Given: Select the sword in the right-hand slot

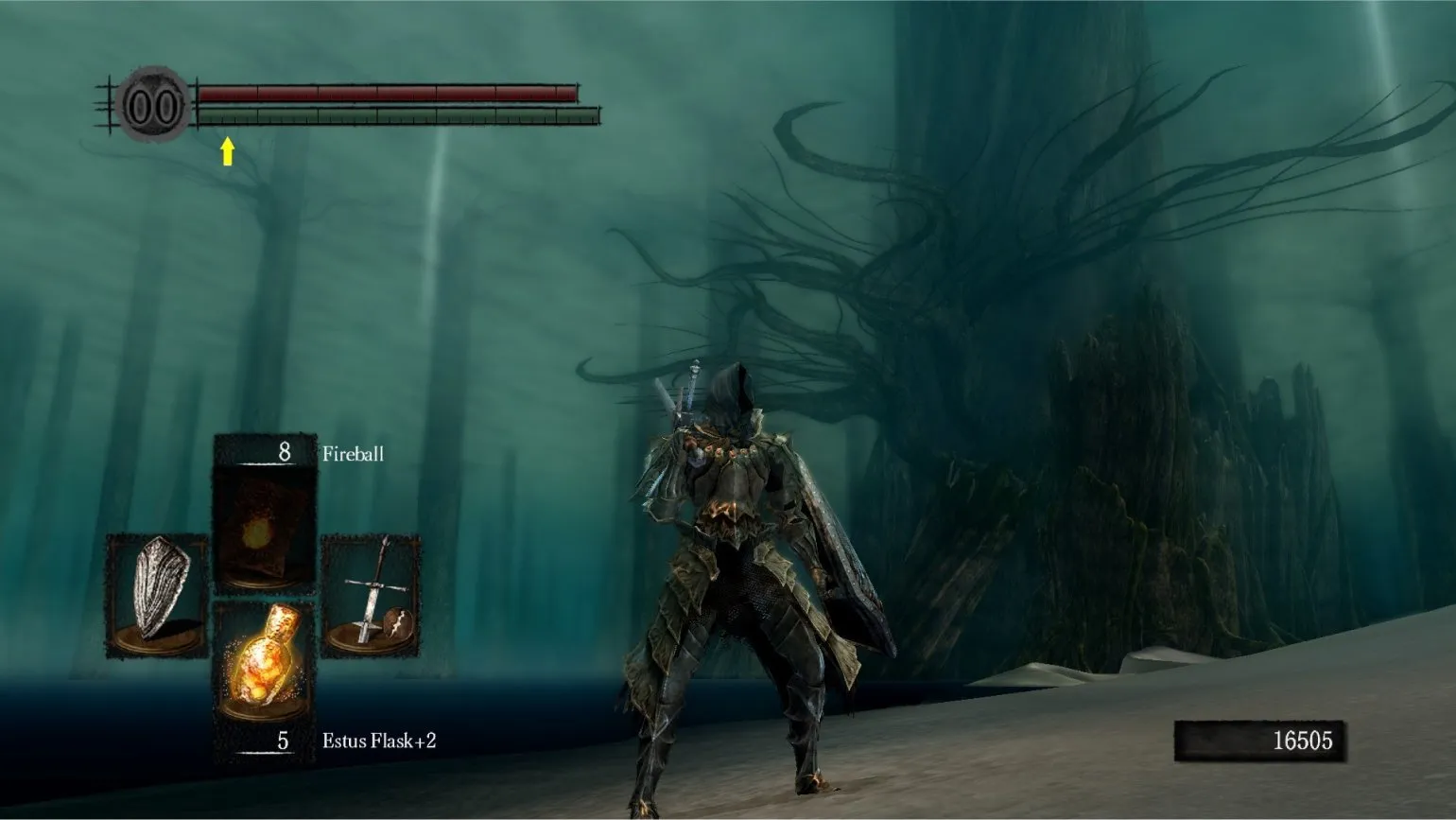Looking at the screenshot, I should [x=371, y=591].
